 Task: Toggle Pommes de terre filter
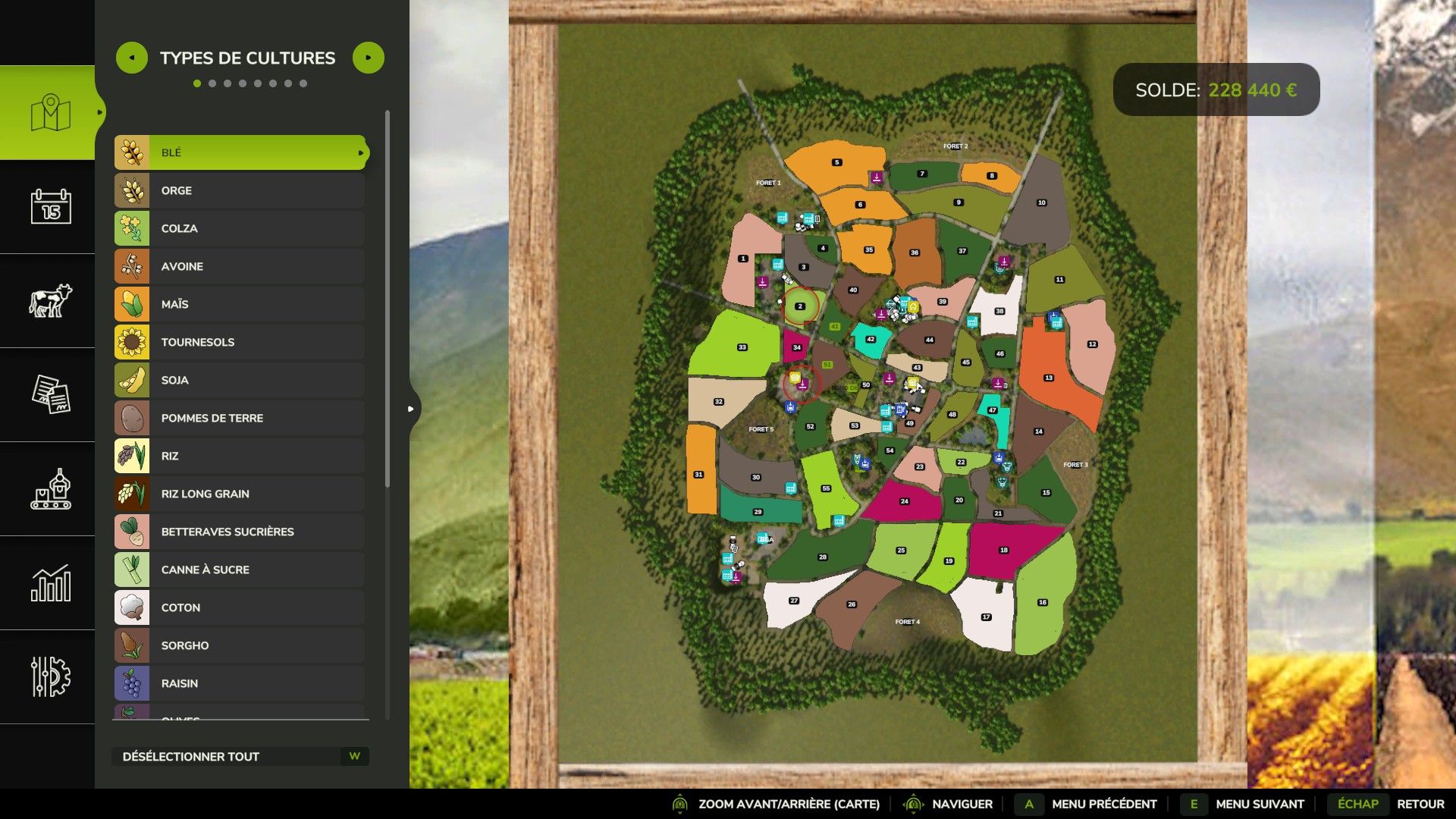pyautogui.click(x=240, y=418)
